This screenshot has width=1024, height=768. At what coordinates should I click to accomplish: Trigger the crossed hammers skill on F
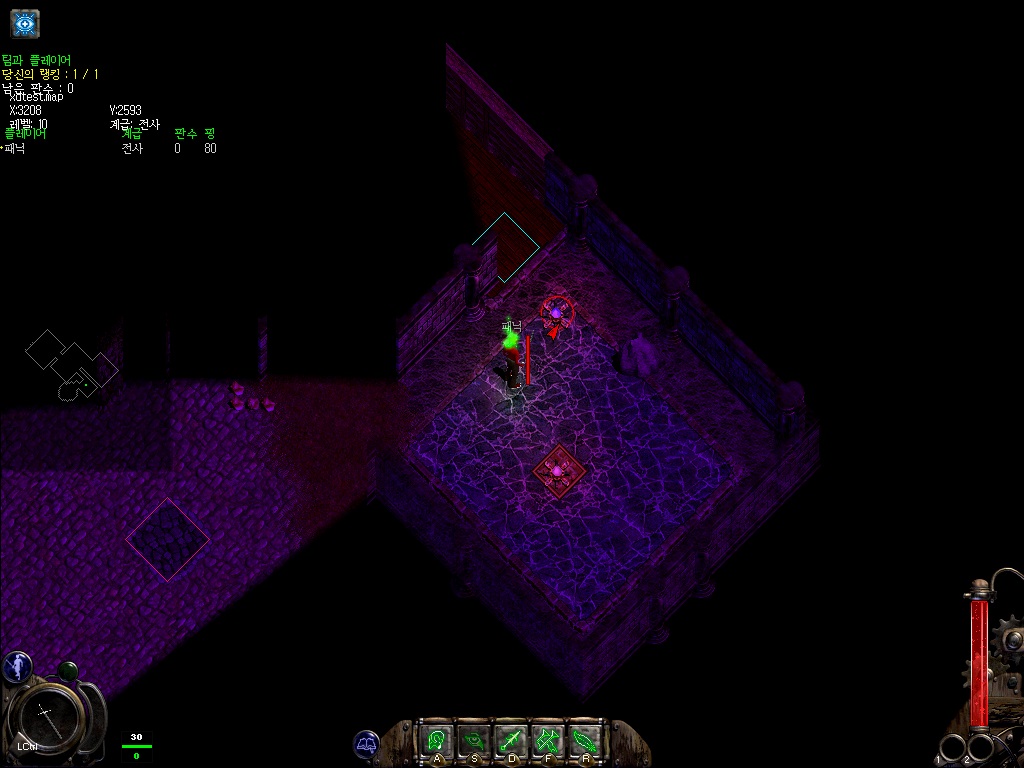click(547, 740)
